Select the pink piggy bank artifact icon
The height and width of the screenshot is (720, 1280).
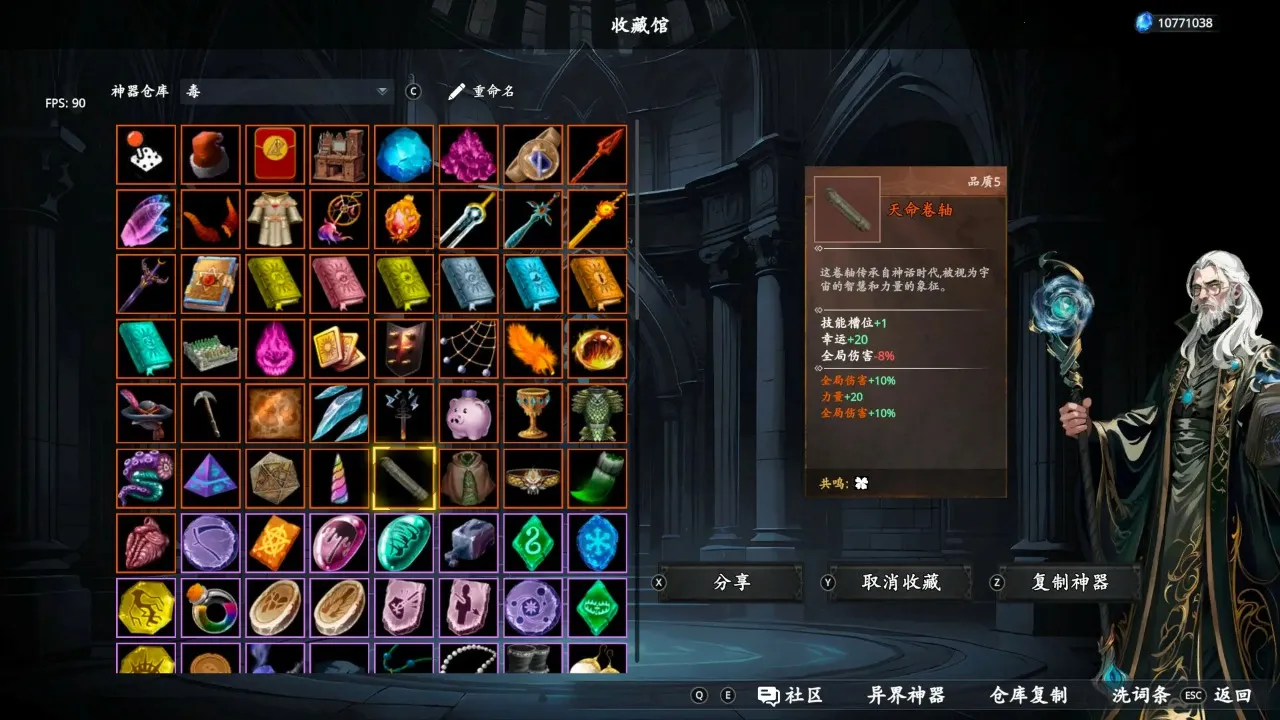click(467, 413)
